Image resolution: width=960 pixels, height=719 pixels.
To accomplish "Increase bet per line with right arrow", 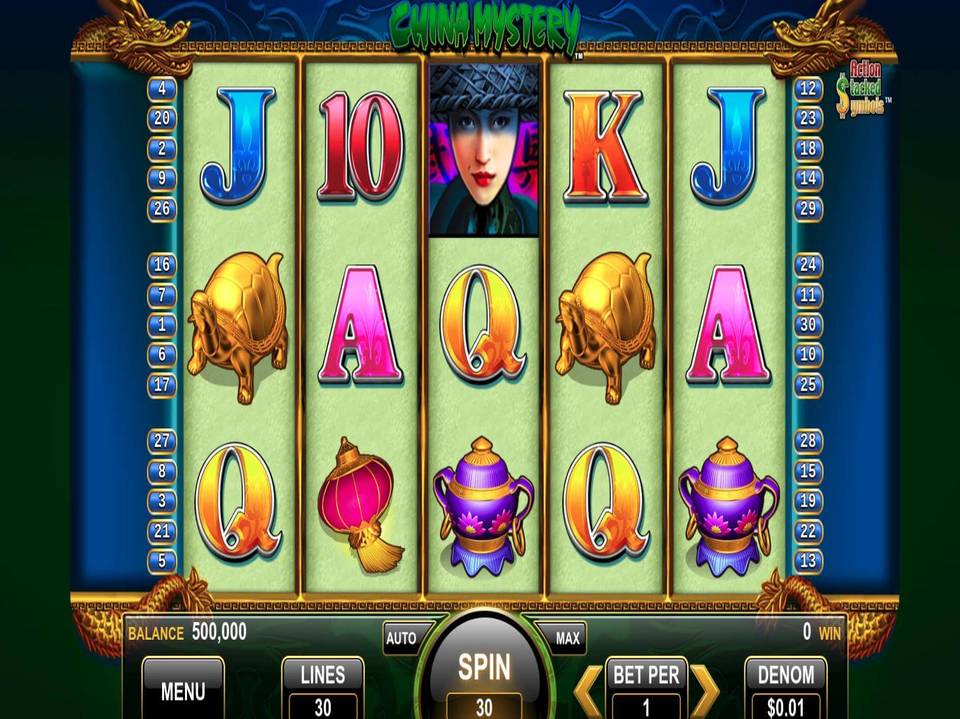I will (x=704, y=689).
